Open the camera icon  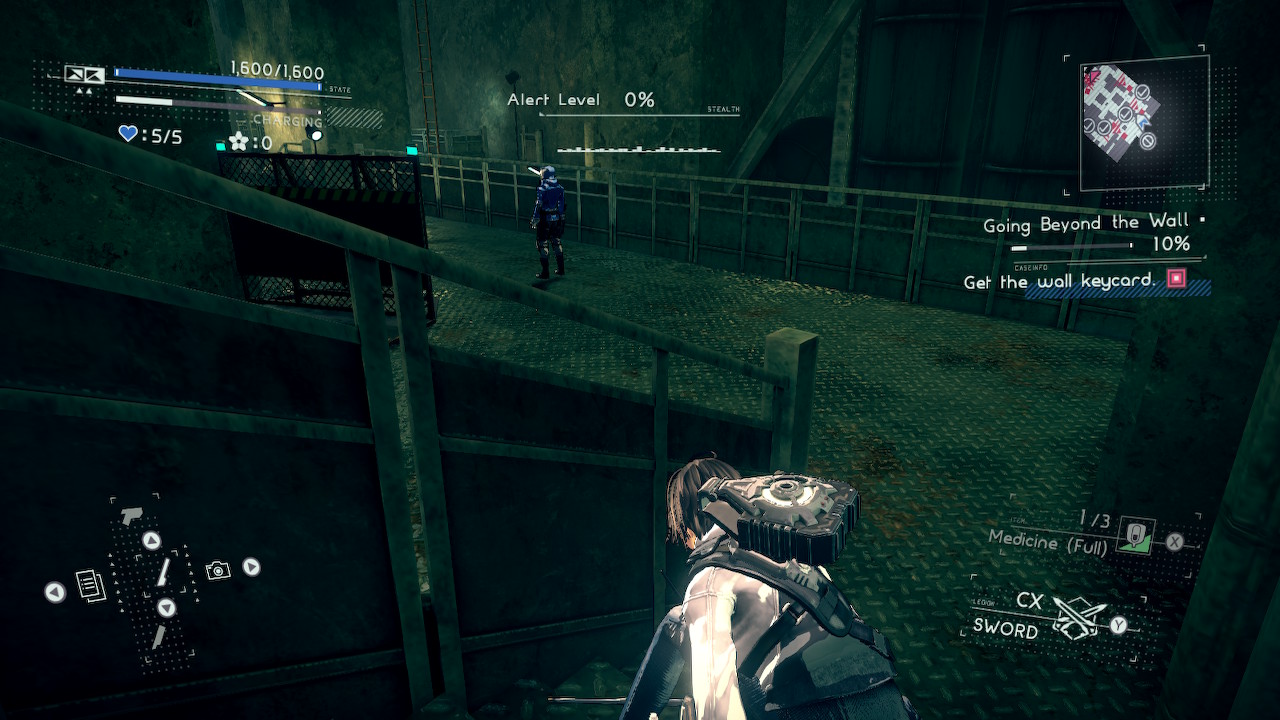pyautogui.click(x=218, y=570)
